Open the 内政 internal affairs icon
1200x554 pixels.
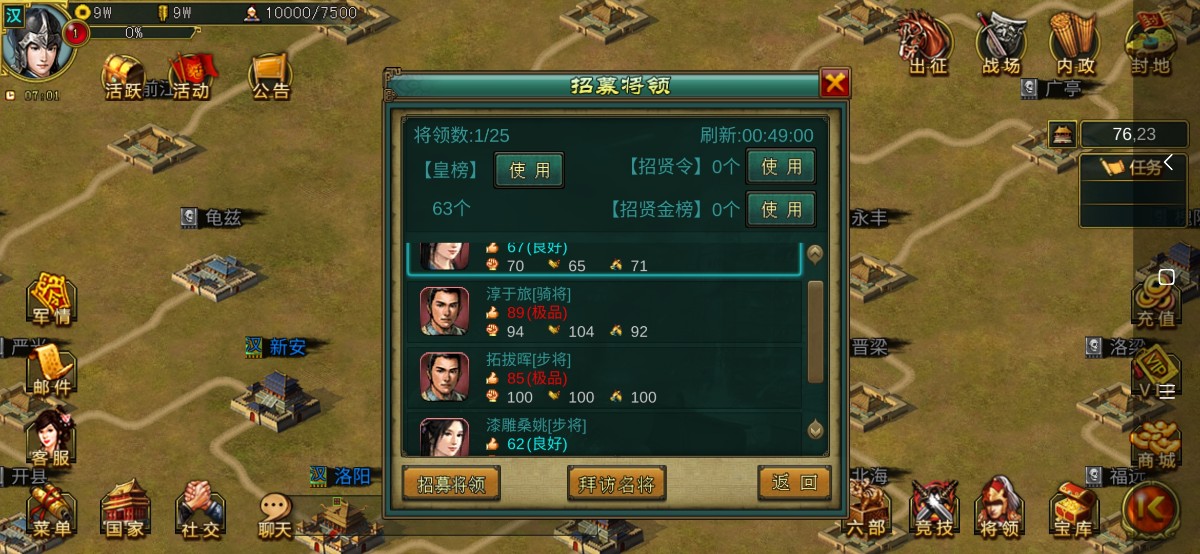(x=1075, y=48)
